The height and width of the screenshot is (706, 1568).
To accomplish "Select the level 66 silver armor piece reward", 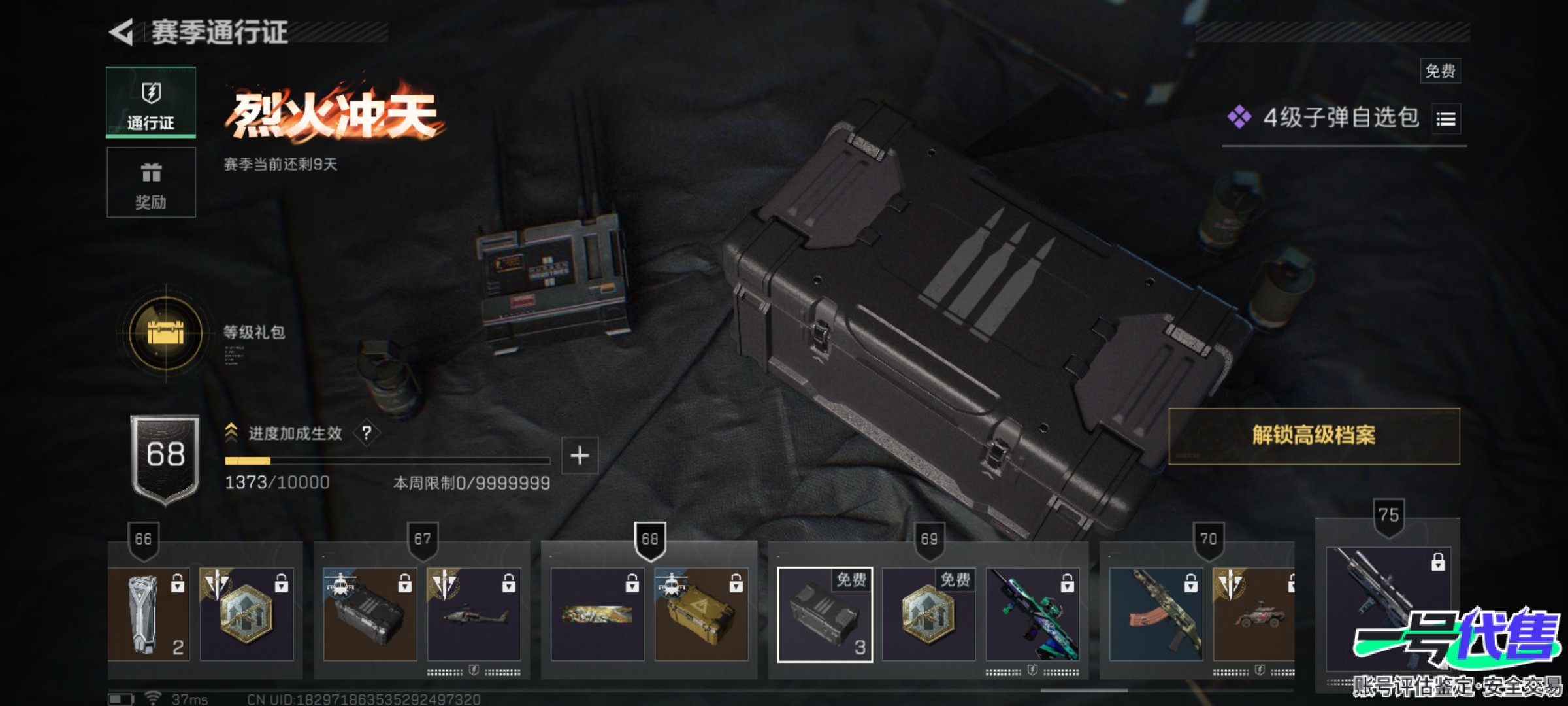I will (x=149, y=614).
